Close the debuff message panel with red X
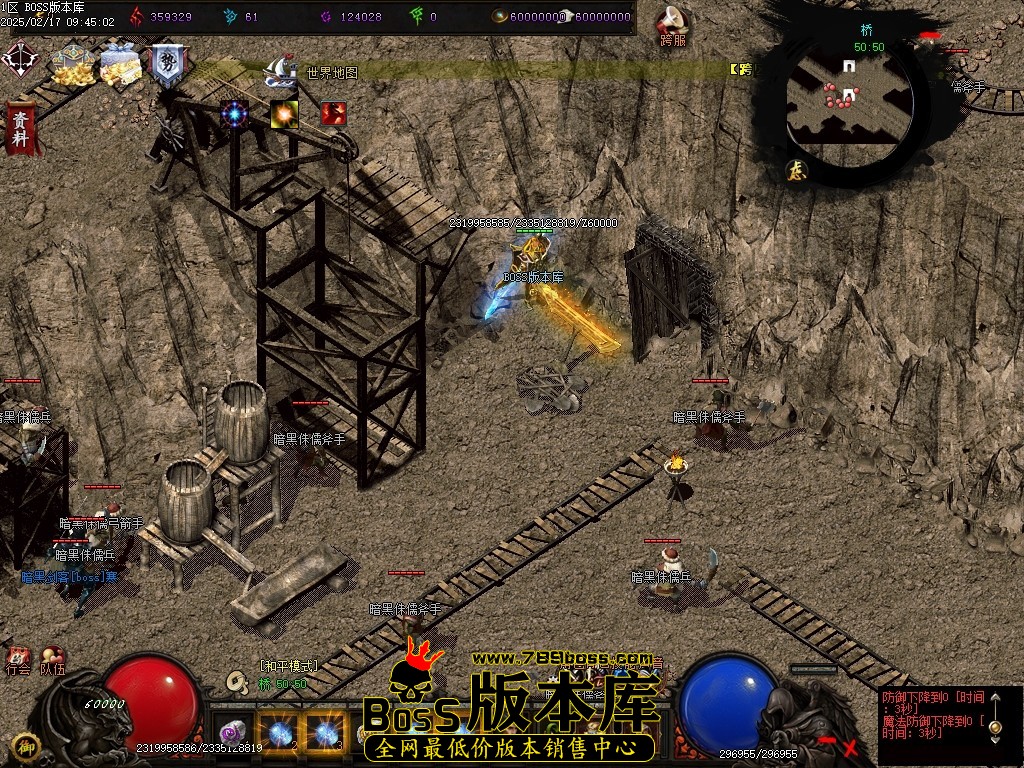The height and width of the screenshot is (768, 1024). [x=851, y=746]
